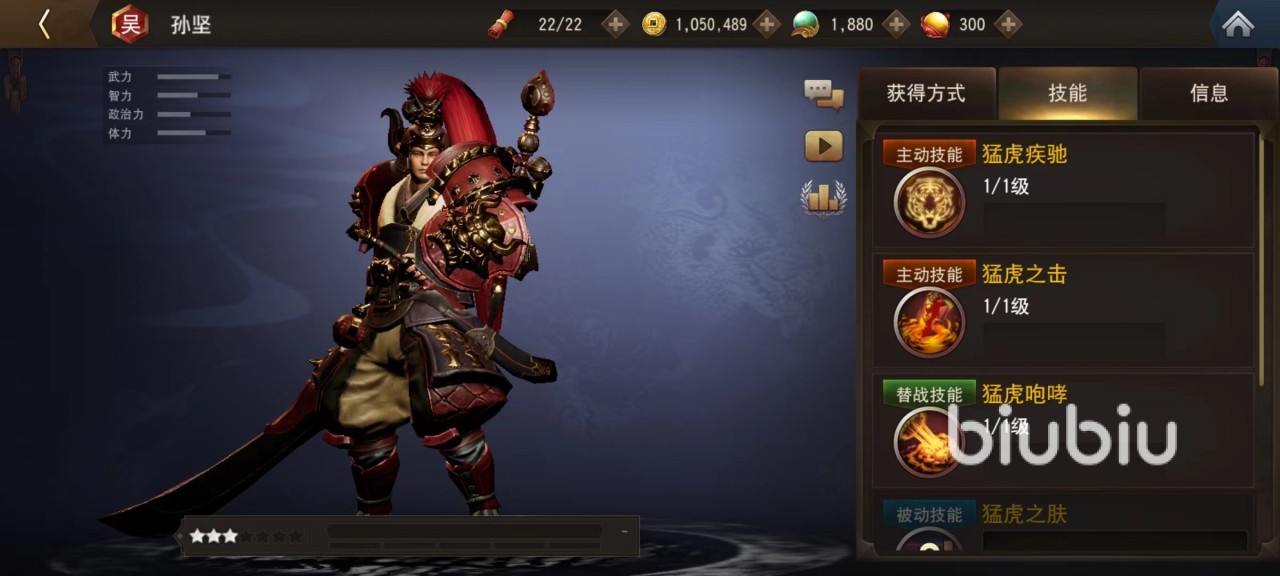Open the 信息 tab
Screen dimensions: 1280x576
(x=1208, y=94)
